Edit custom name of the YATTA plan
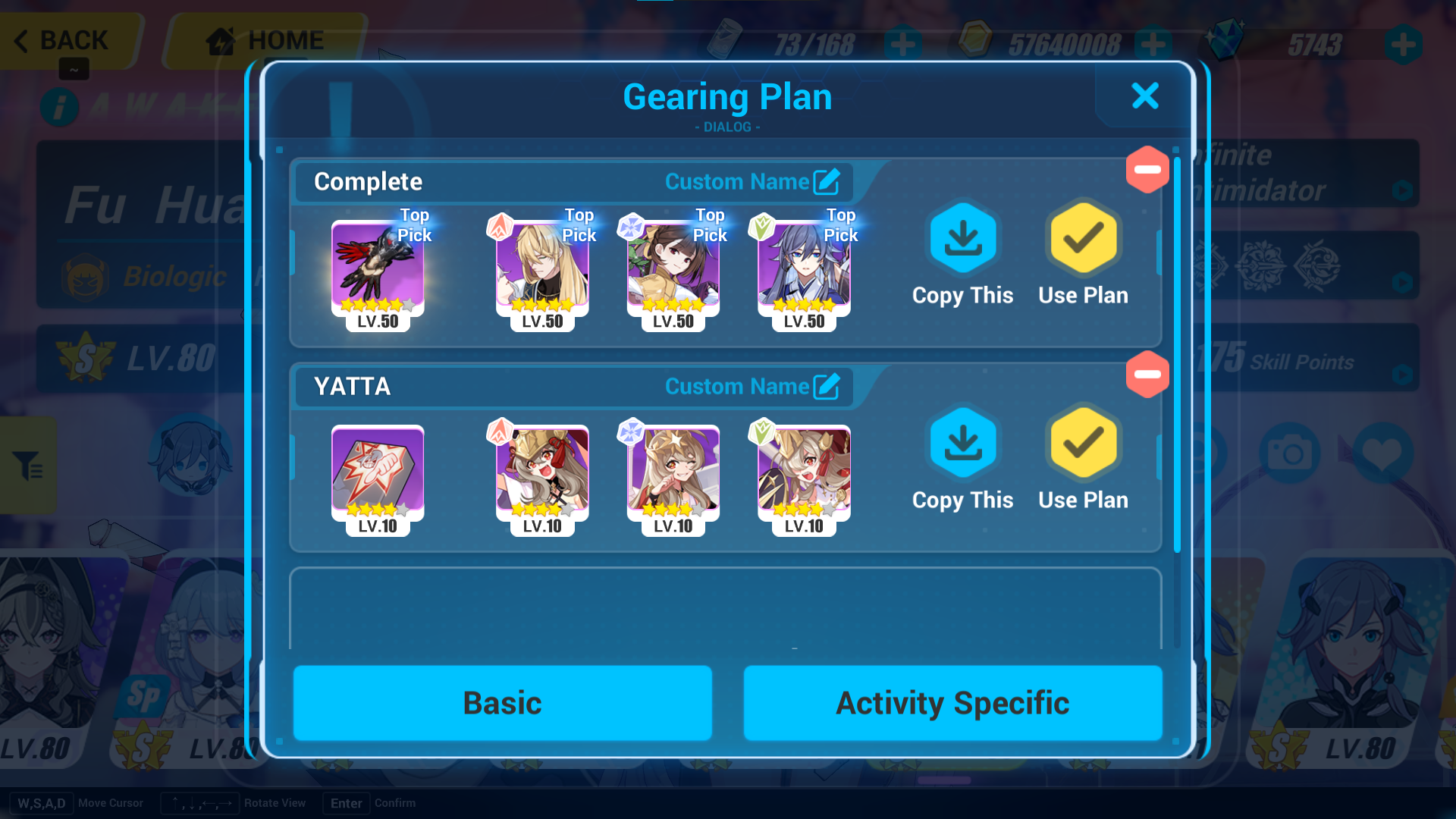Image resolution: width=1456 pixels, height=819 pixels. click(x=828, y=385)
